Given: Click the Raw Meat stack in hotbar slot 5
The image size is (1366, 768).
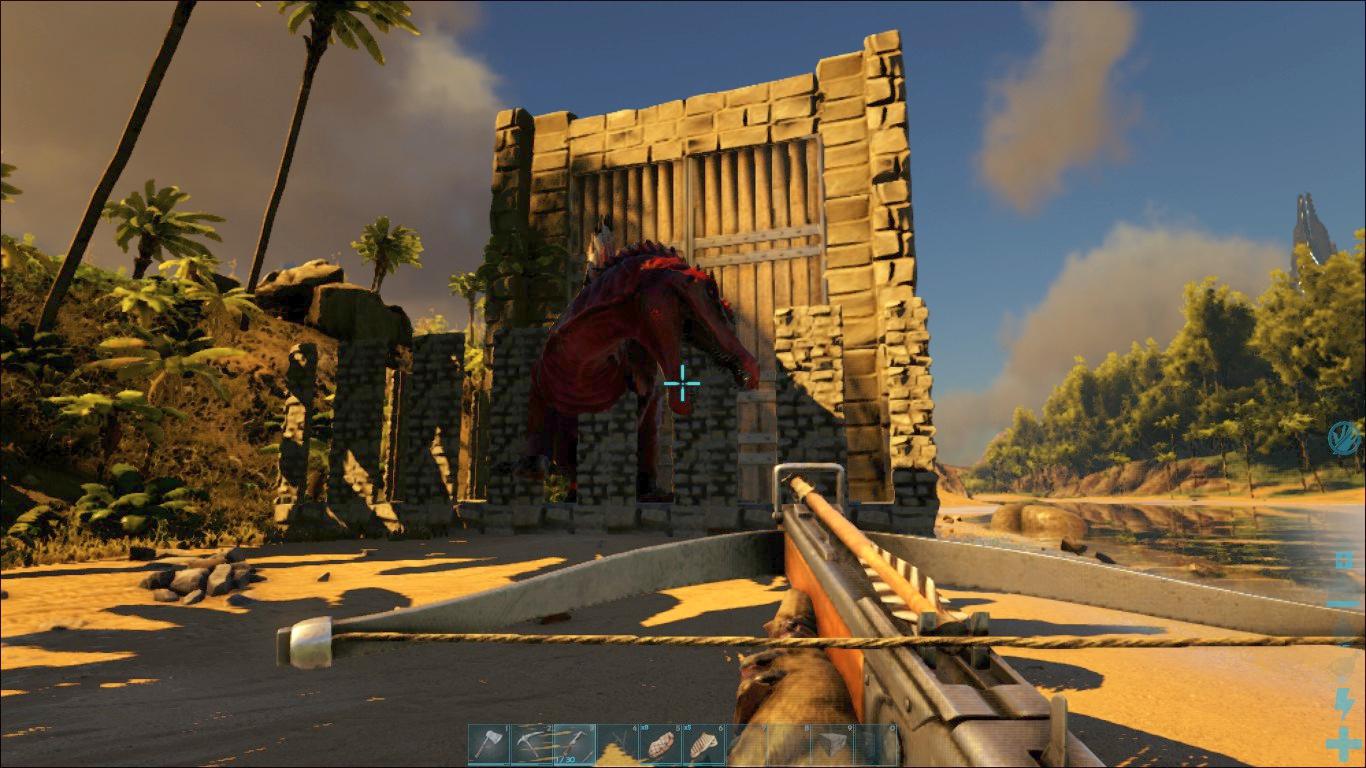Looking at the screenshot, I should point(662,742).
